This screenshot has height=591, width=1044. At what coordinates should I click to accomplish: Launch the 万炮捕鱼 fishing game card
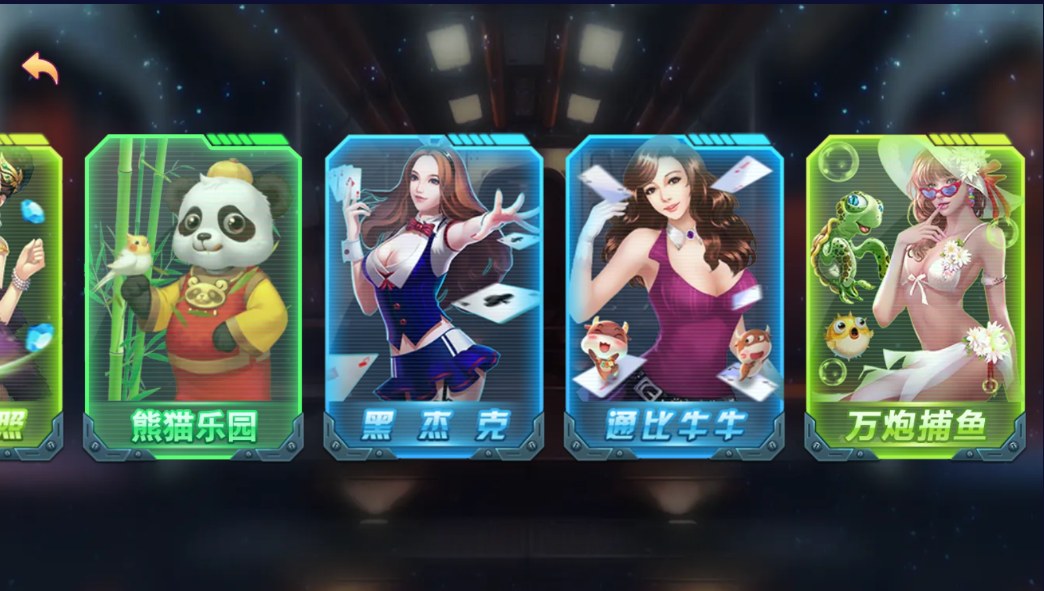pyautogui.click(x=915, y=296)
